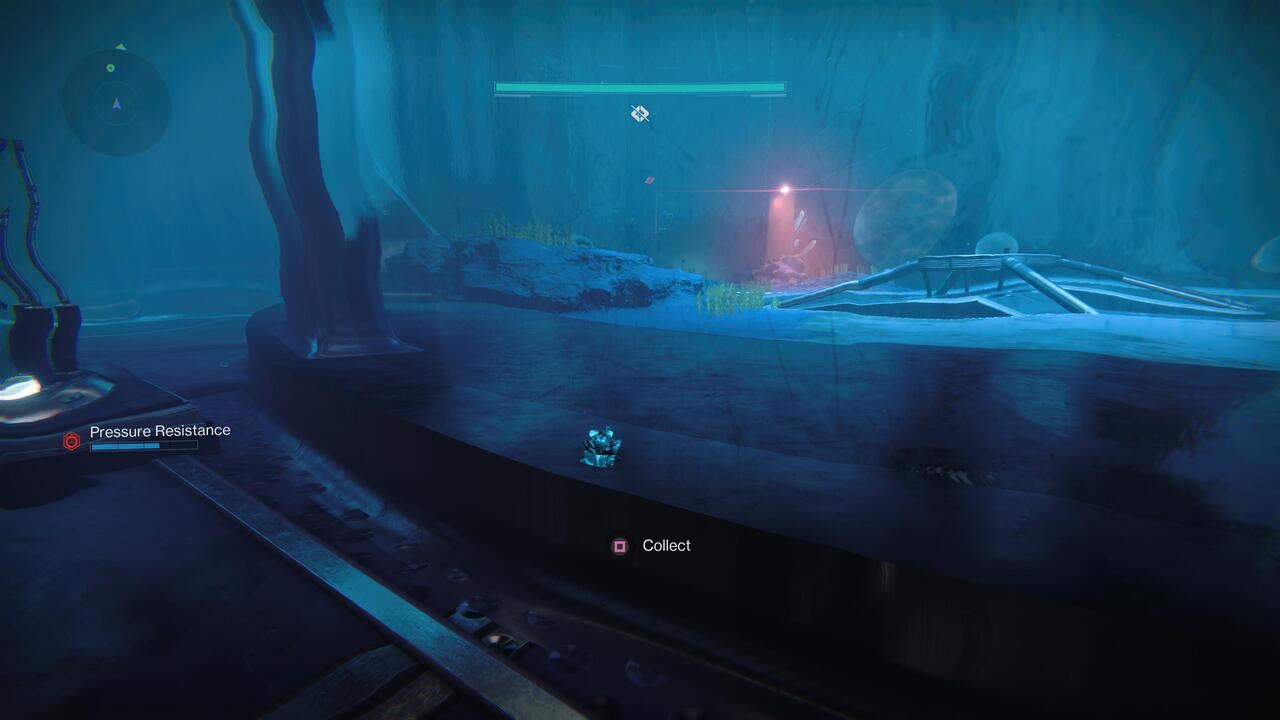Click the green triangle marker on the radar
Screen dimensions: 1280x720
[x=120, y=46]
